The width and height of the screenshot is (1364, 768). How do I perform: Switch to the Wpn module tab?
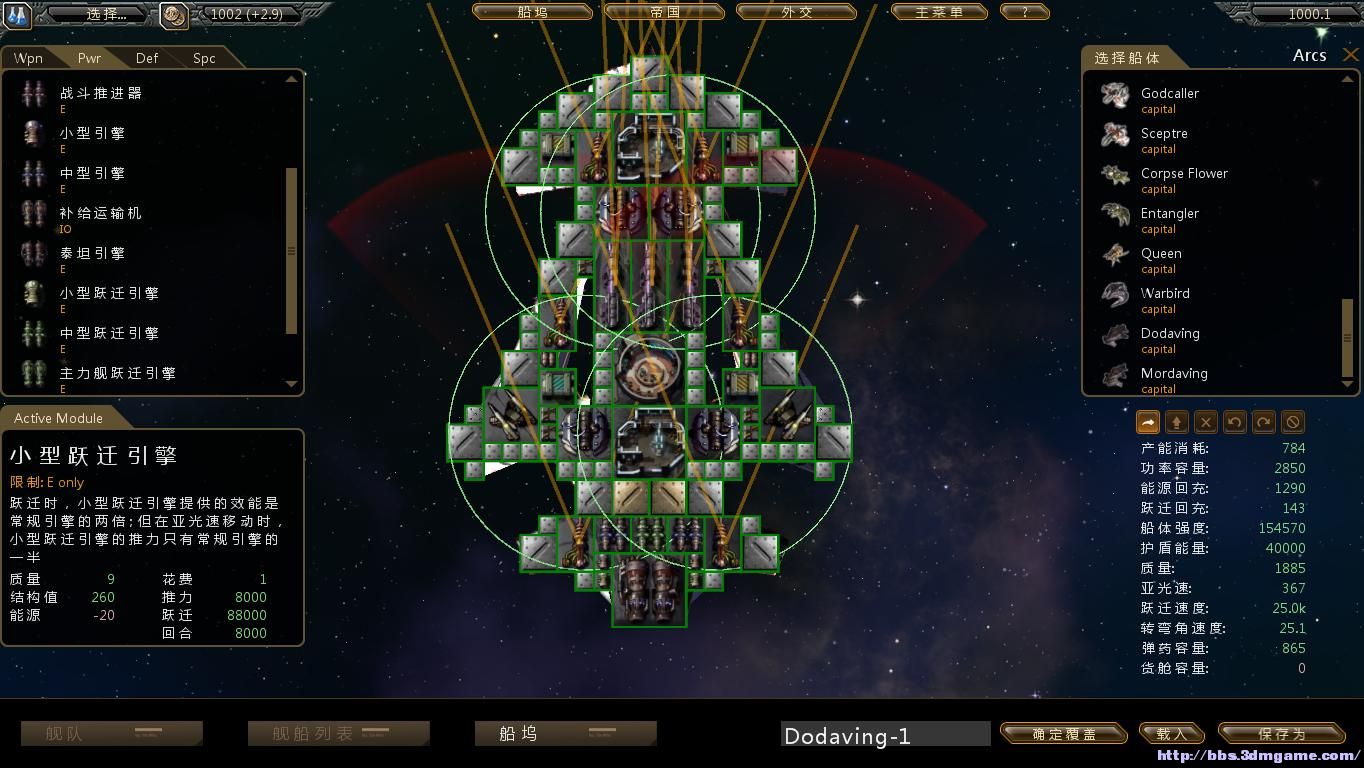tap(28, 58)
